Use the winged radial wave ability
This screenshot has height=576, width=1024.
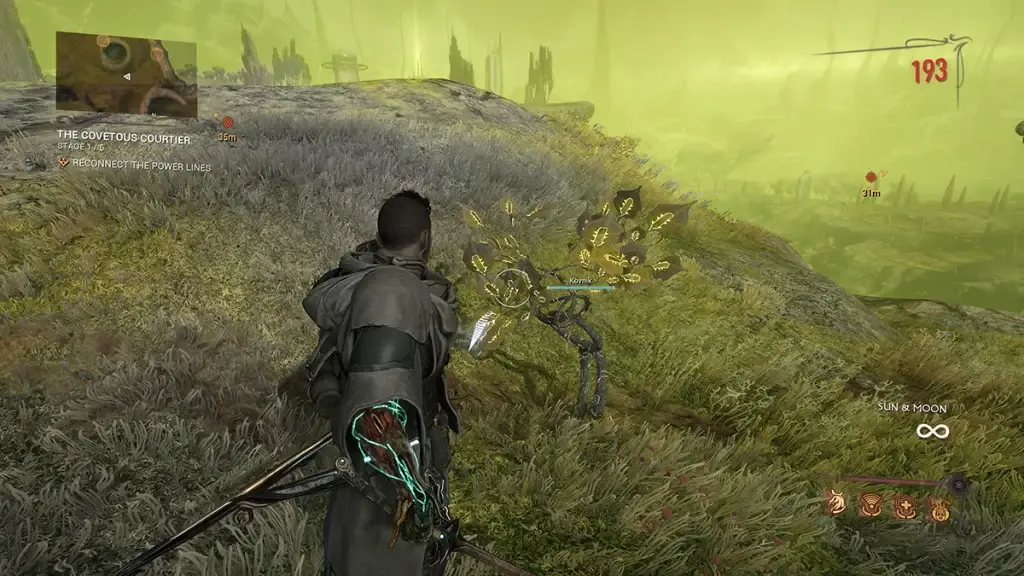[872, 505]
